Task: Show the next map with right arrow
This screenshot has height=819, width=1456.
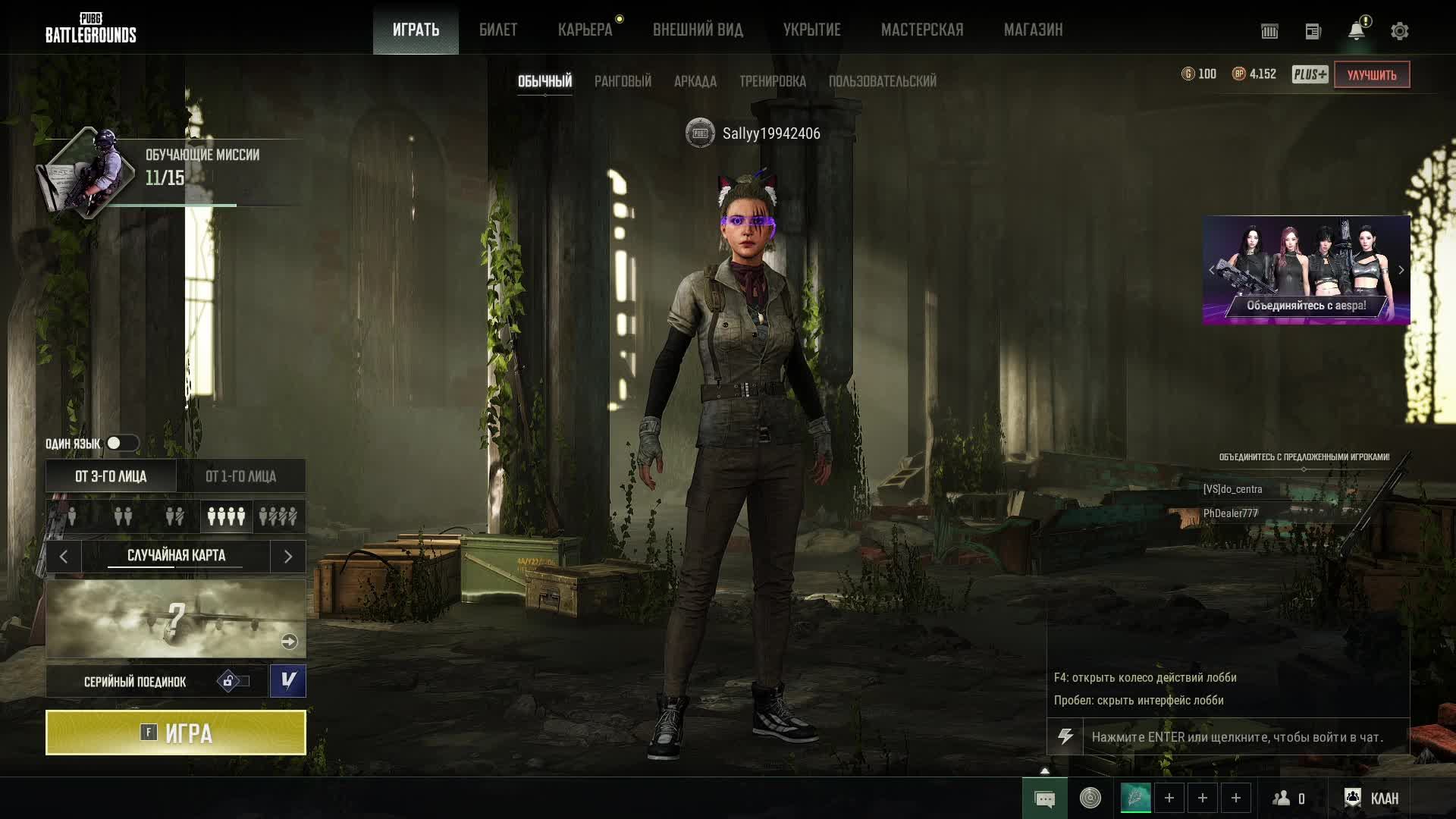Action: coord(287,557)
